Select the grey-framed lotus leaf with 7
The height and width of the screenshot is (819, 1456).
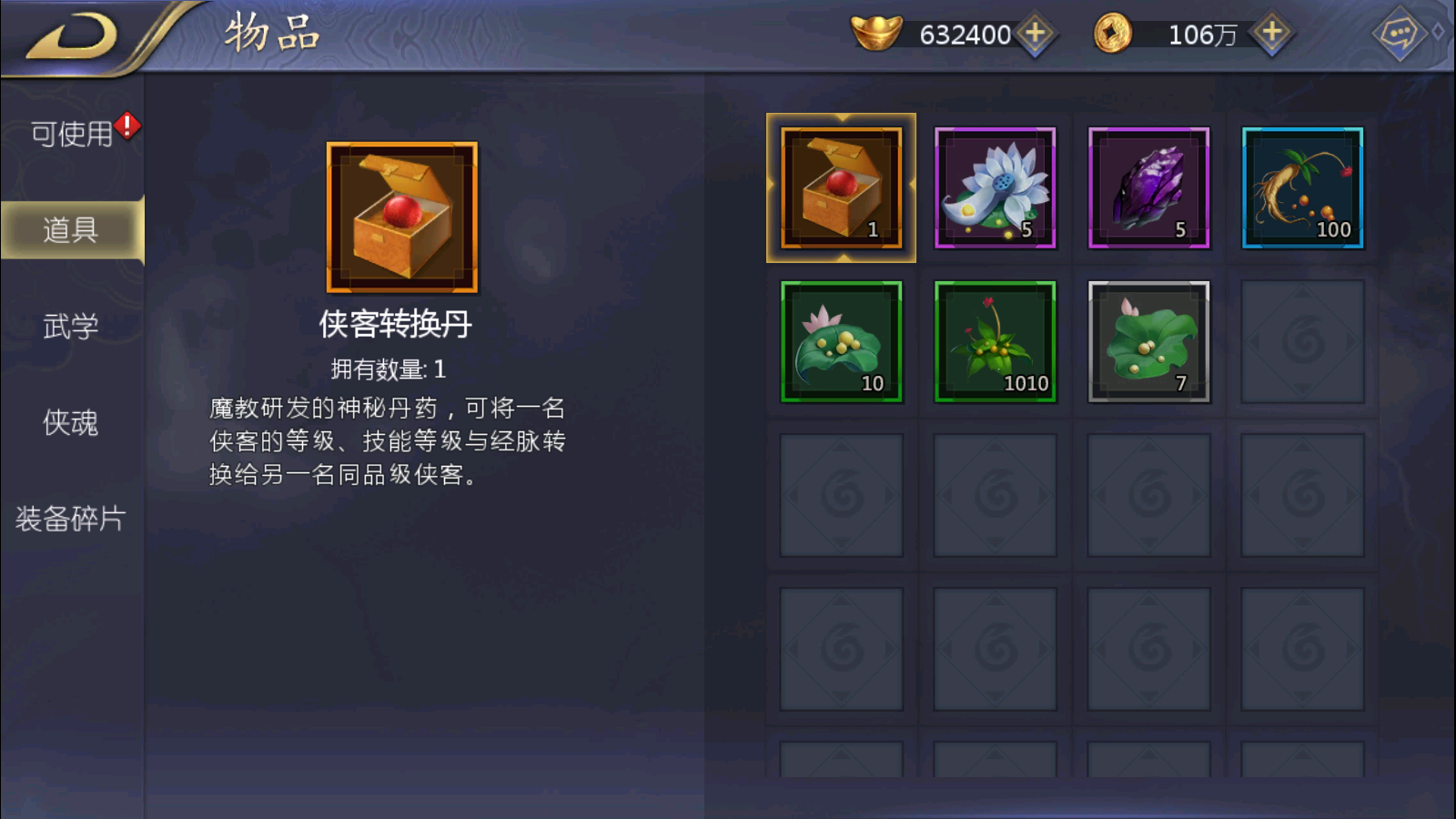[x=1148, y=341]
